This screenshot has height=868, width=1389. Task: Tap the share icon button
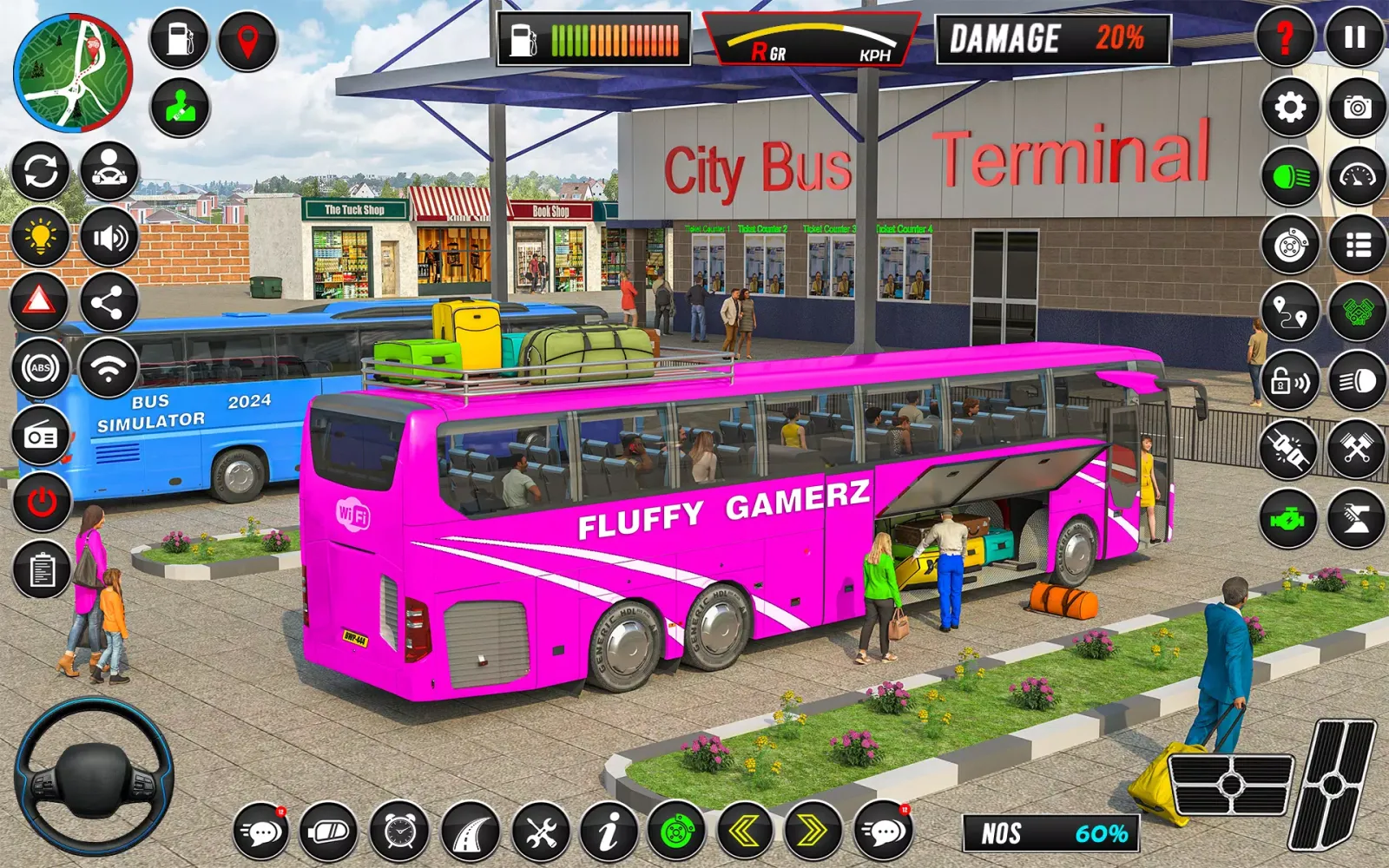[x=109, y=302]
